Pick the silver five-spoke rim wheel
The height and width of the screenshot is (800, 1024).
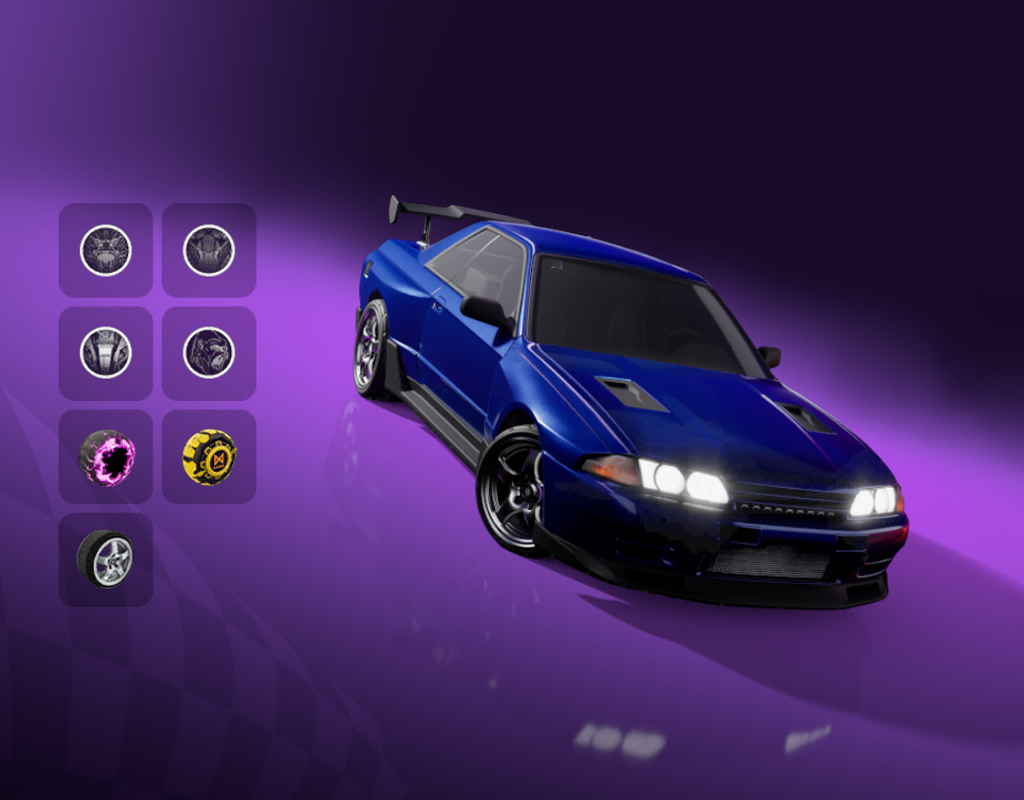(105, 560)
